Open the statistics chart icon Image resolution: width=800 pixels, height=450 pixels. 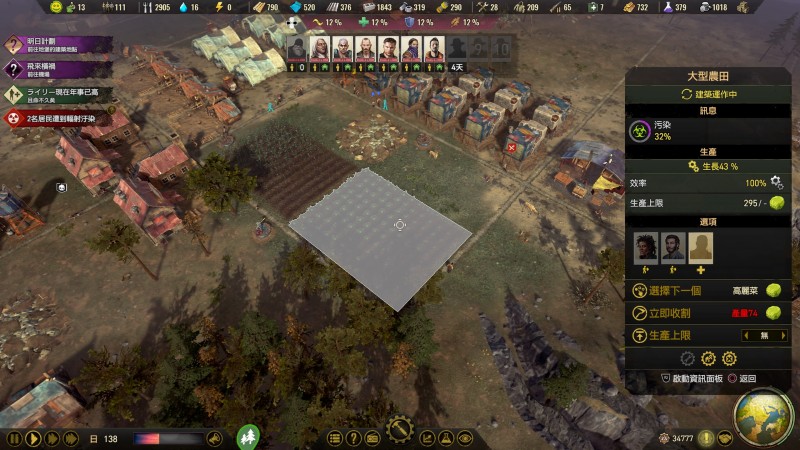coord(427,438)
